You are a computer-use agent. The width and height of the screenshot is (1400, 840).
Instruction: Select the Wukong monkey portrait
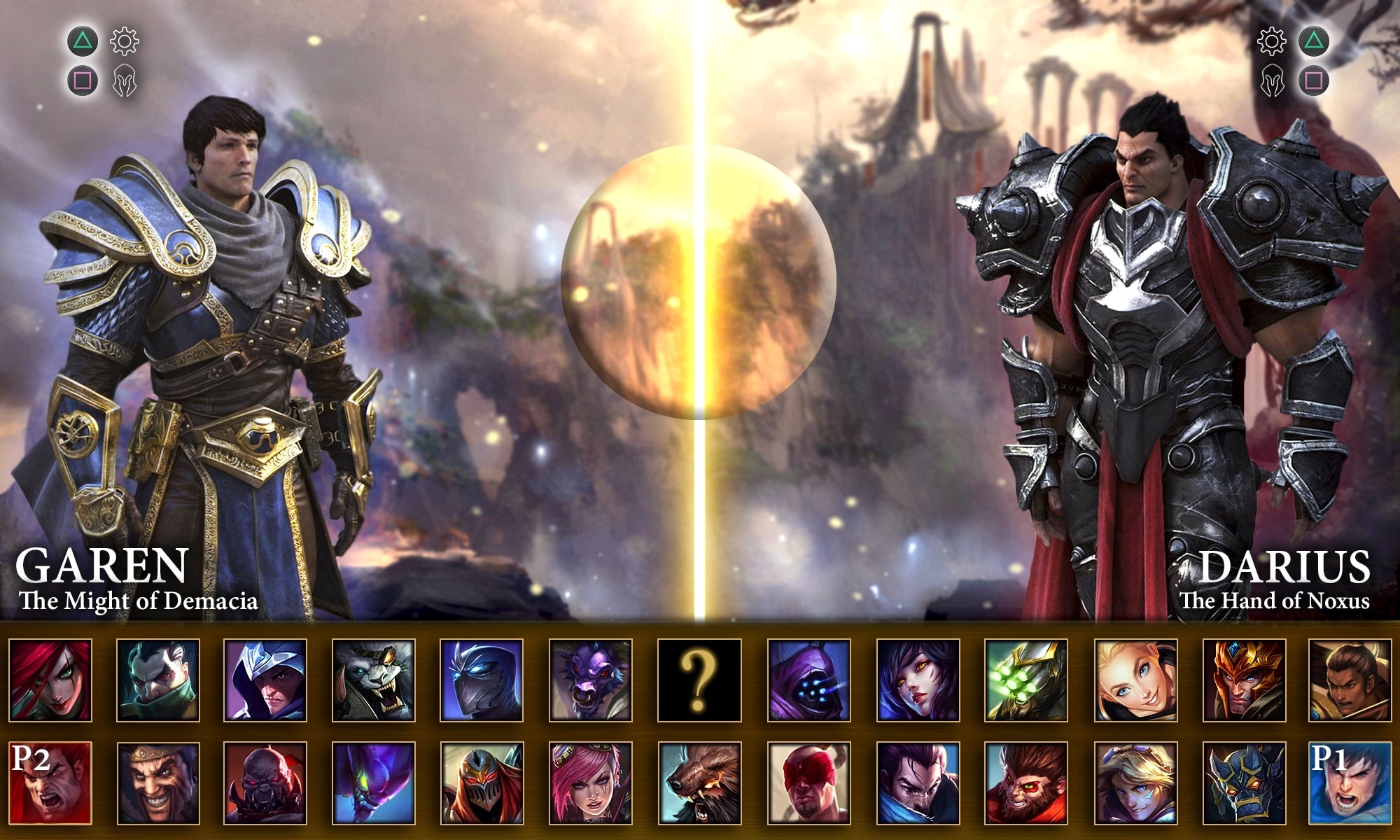click(1026, 783)
